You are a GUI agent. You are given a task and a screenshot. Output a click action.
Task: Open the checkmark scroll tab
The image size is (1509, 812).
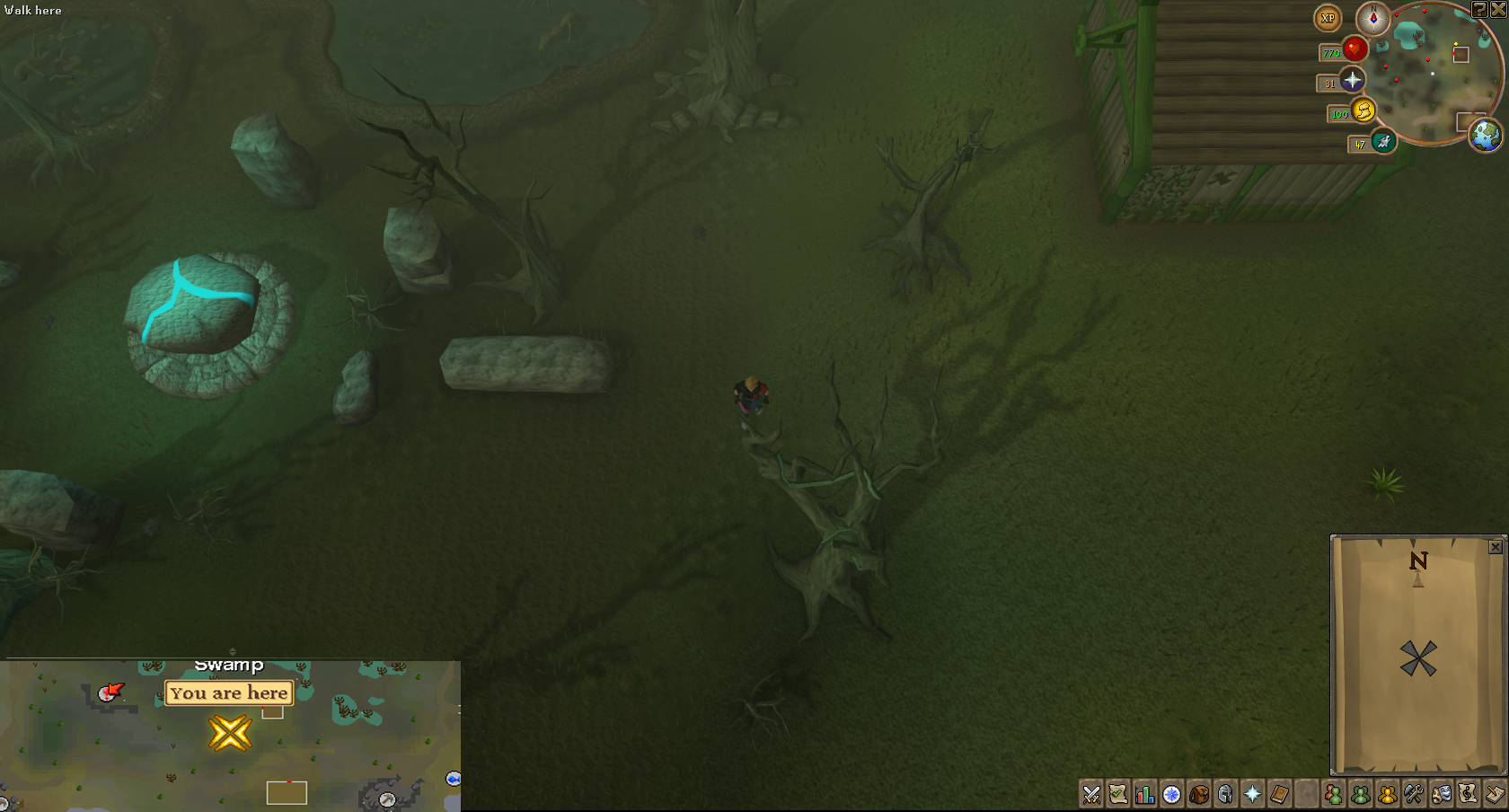point(1118,794)
